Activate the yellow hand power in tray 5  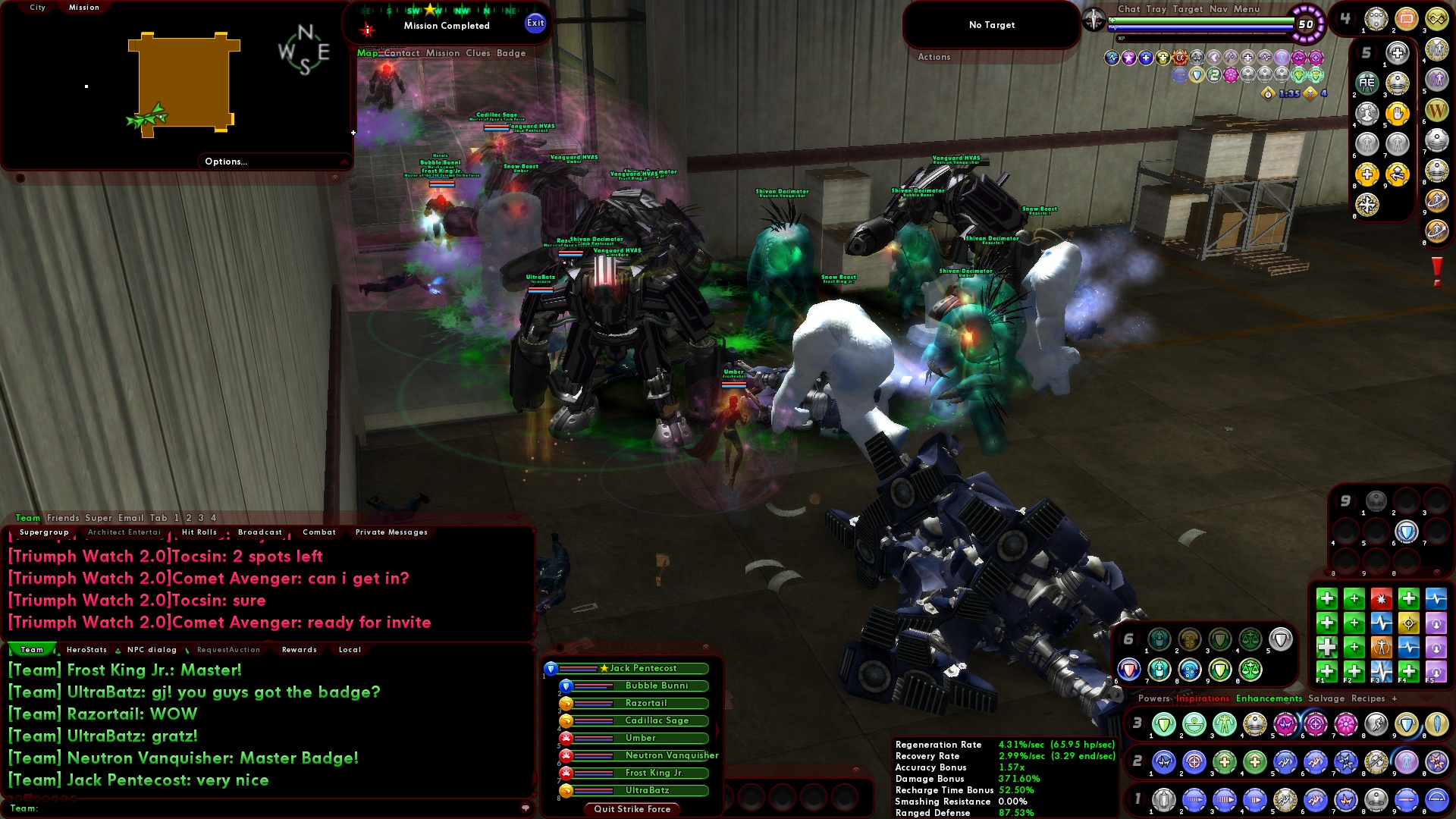[1398, 113]
